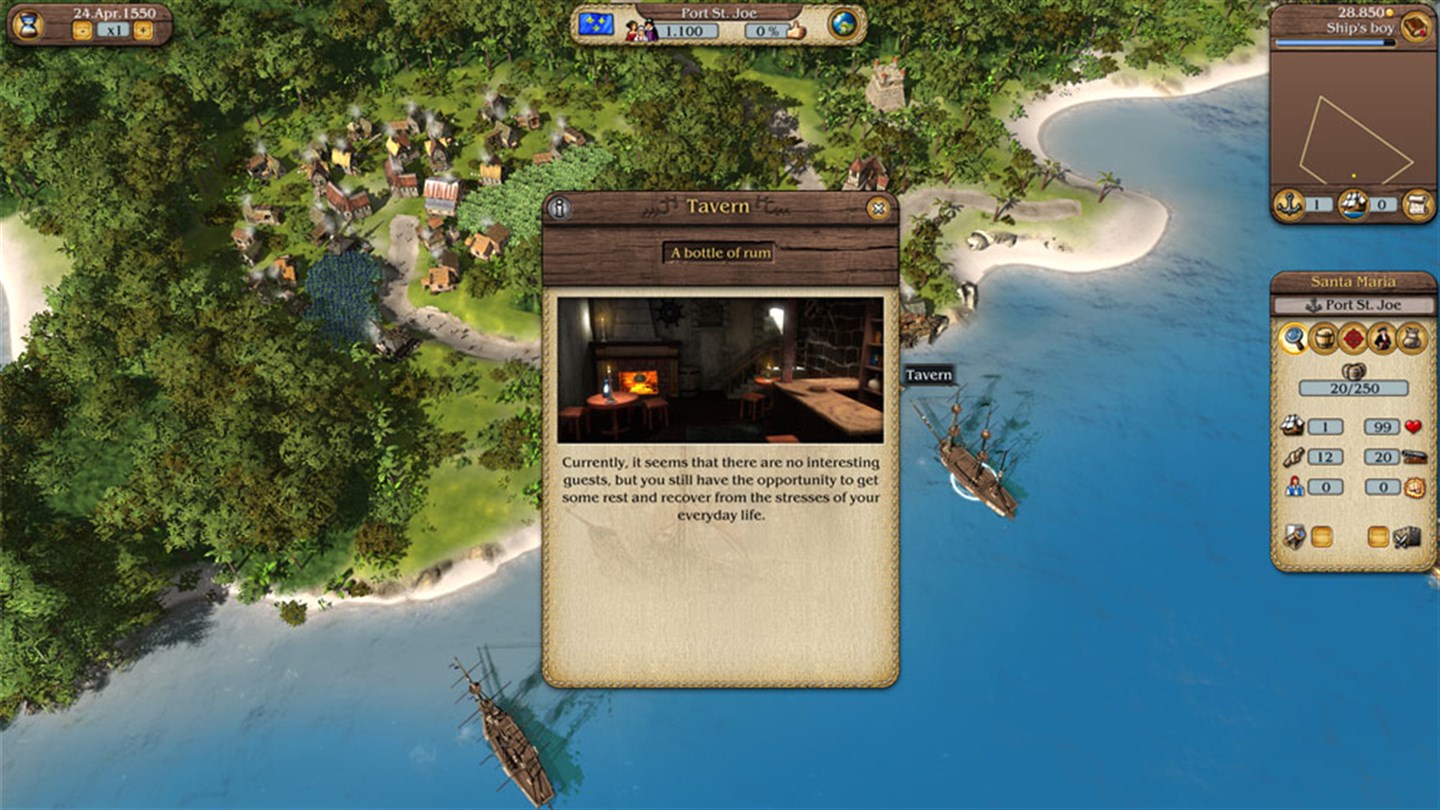Screen dimensions: 1440x810
Task: Click the blue fleur-de-lis nation flag
Action: 596,25
